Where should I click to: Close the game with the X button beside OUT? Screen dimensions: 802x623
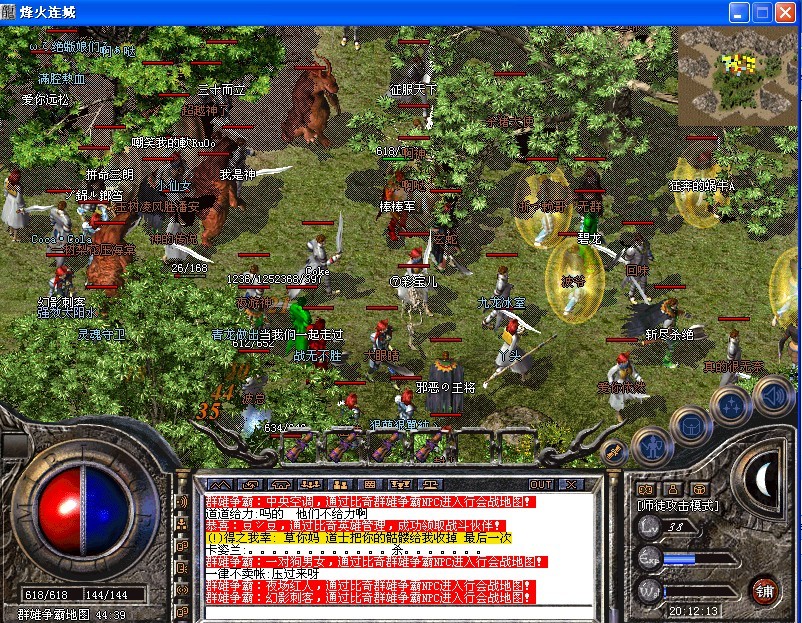coord(572,485)
